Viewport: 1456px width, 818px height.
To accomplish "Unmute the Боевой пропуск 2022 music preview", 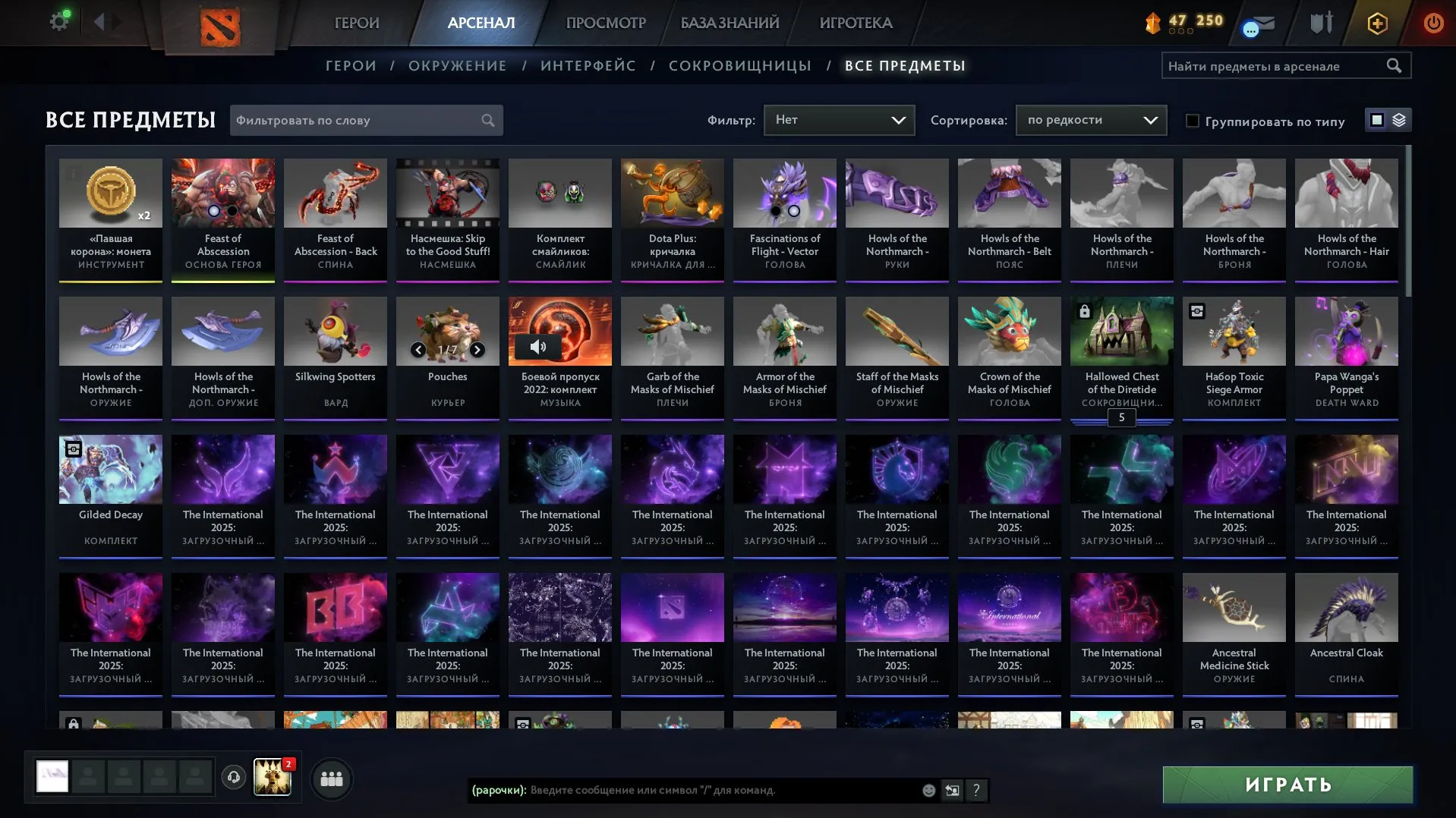I will (539, 346).
